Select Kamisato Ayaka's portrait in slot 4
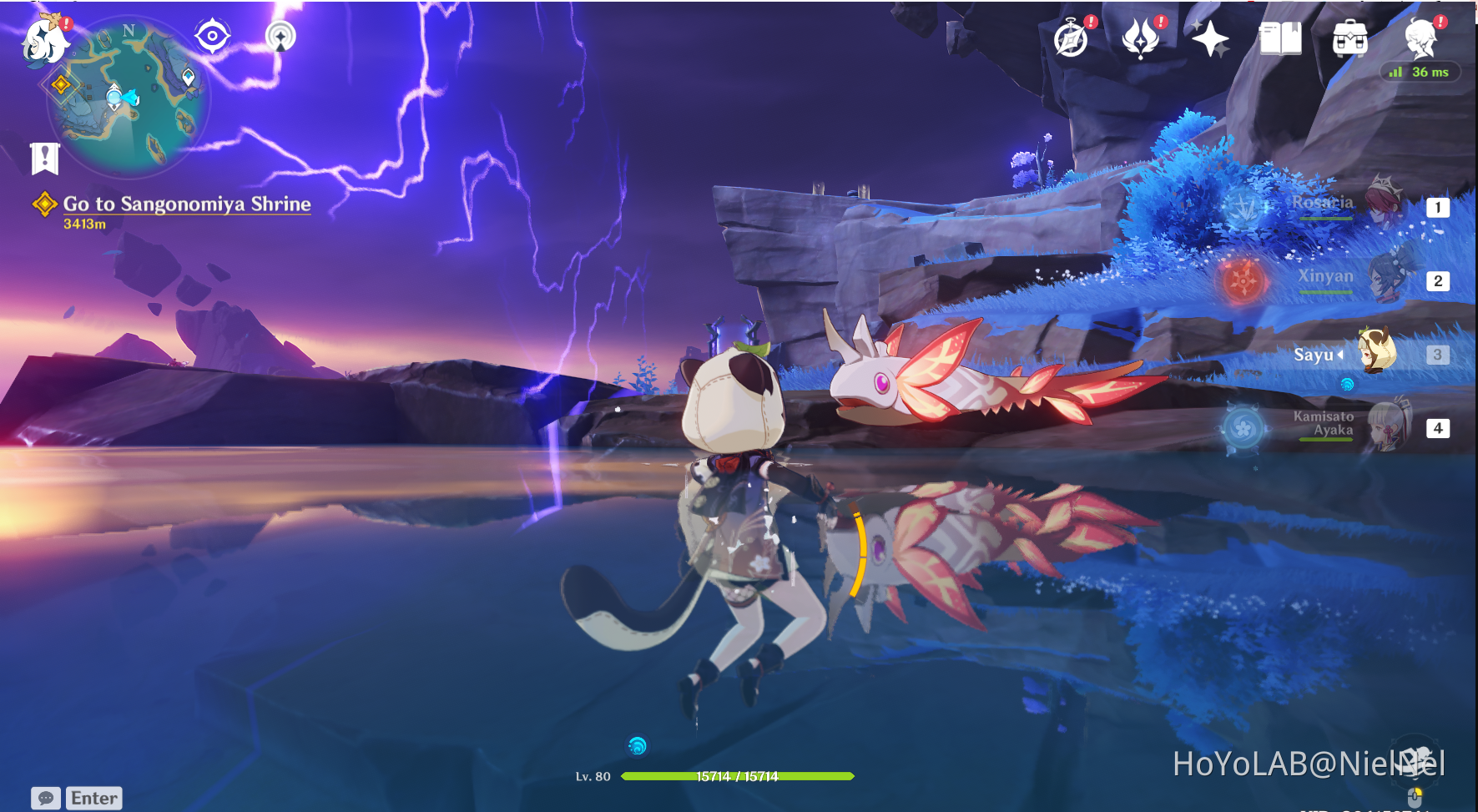Viewport: 1478px width, 812px height. tap(1390, 427)
